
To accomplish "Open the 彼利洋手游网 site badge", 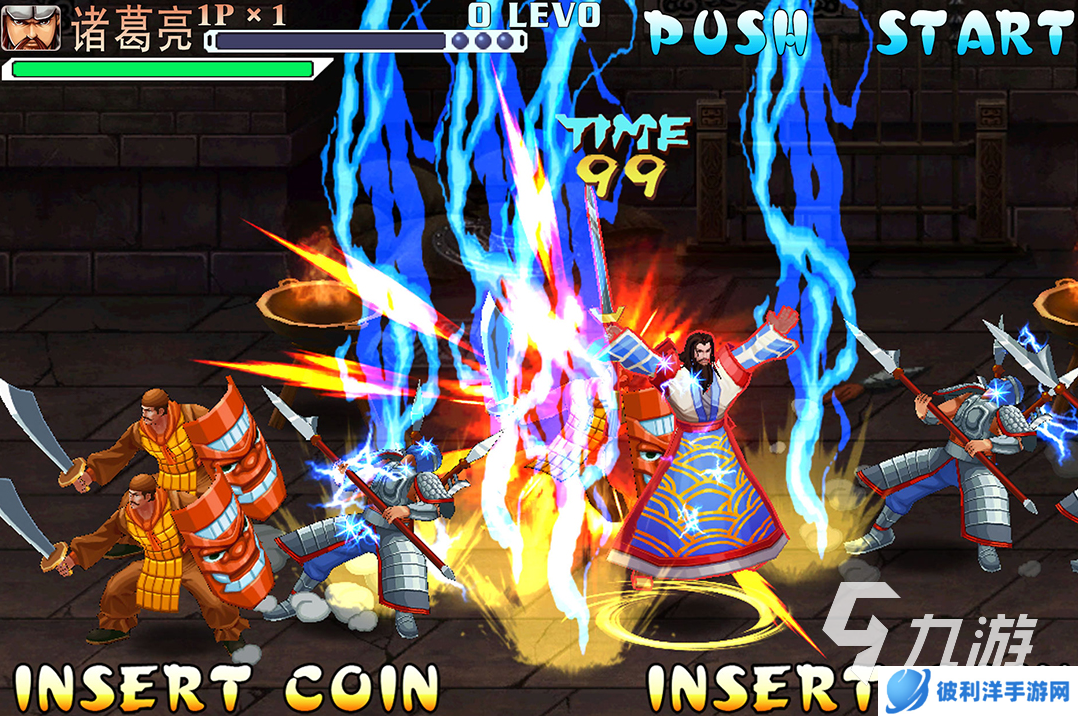I will pyautogui.click(x=977, y=692).
